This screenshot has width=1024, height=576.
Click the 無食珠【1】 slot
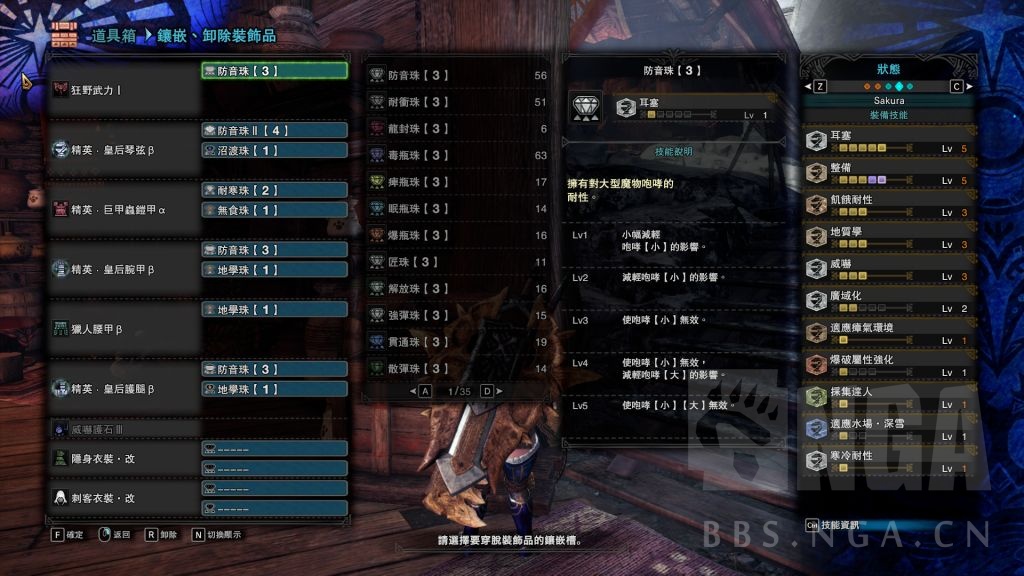point(274,210)
